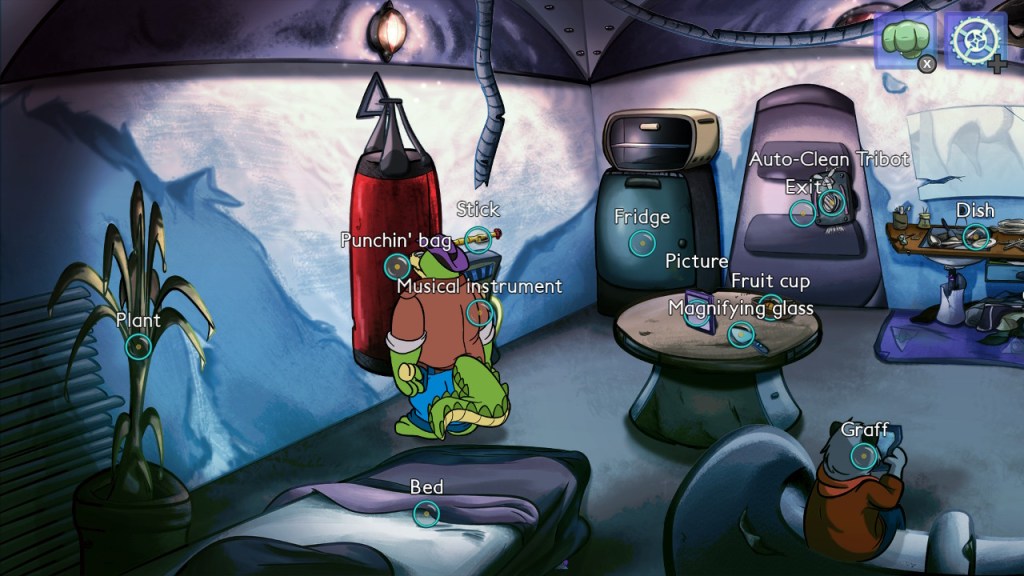1024x576 pixels.
Task: Use the Exit hotspot marker
Action: (x=802, y=212)
